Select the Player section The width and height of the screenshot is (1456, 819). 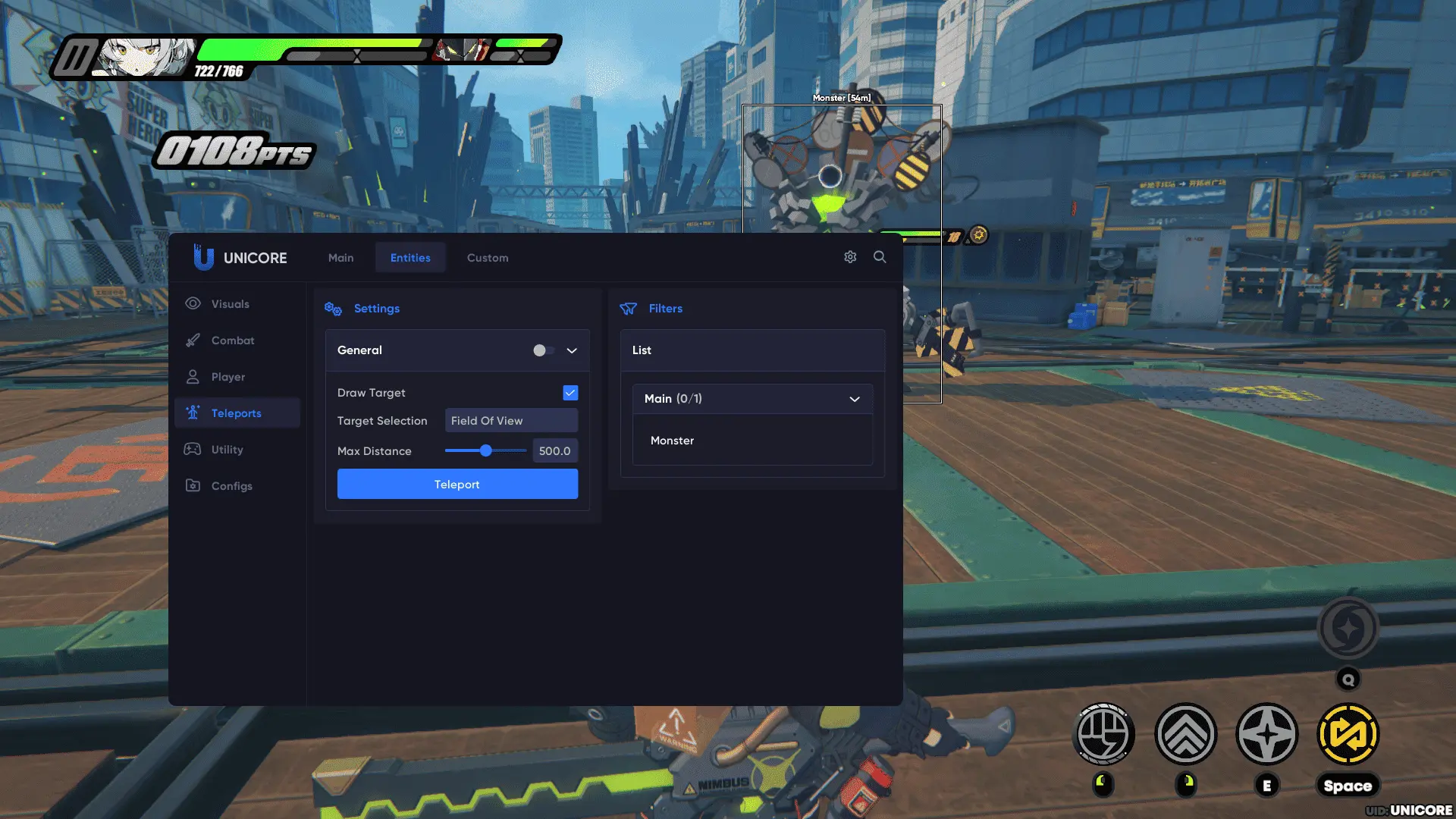click(x=227, y=377)
